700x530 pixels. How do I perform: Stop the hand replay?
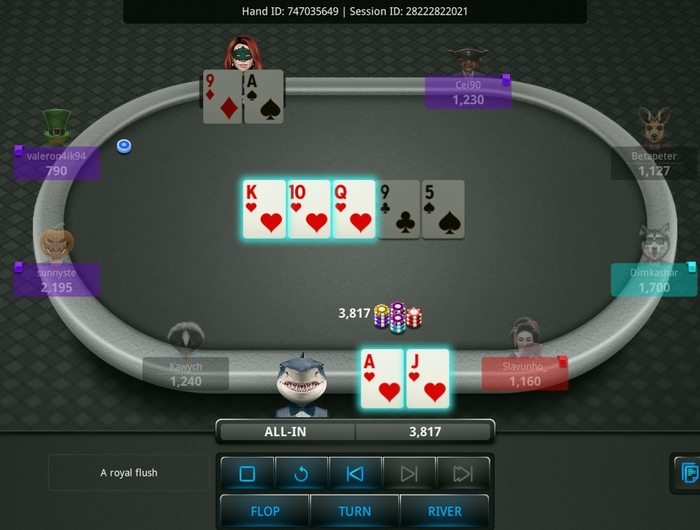[x=248, y=474]
